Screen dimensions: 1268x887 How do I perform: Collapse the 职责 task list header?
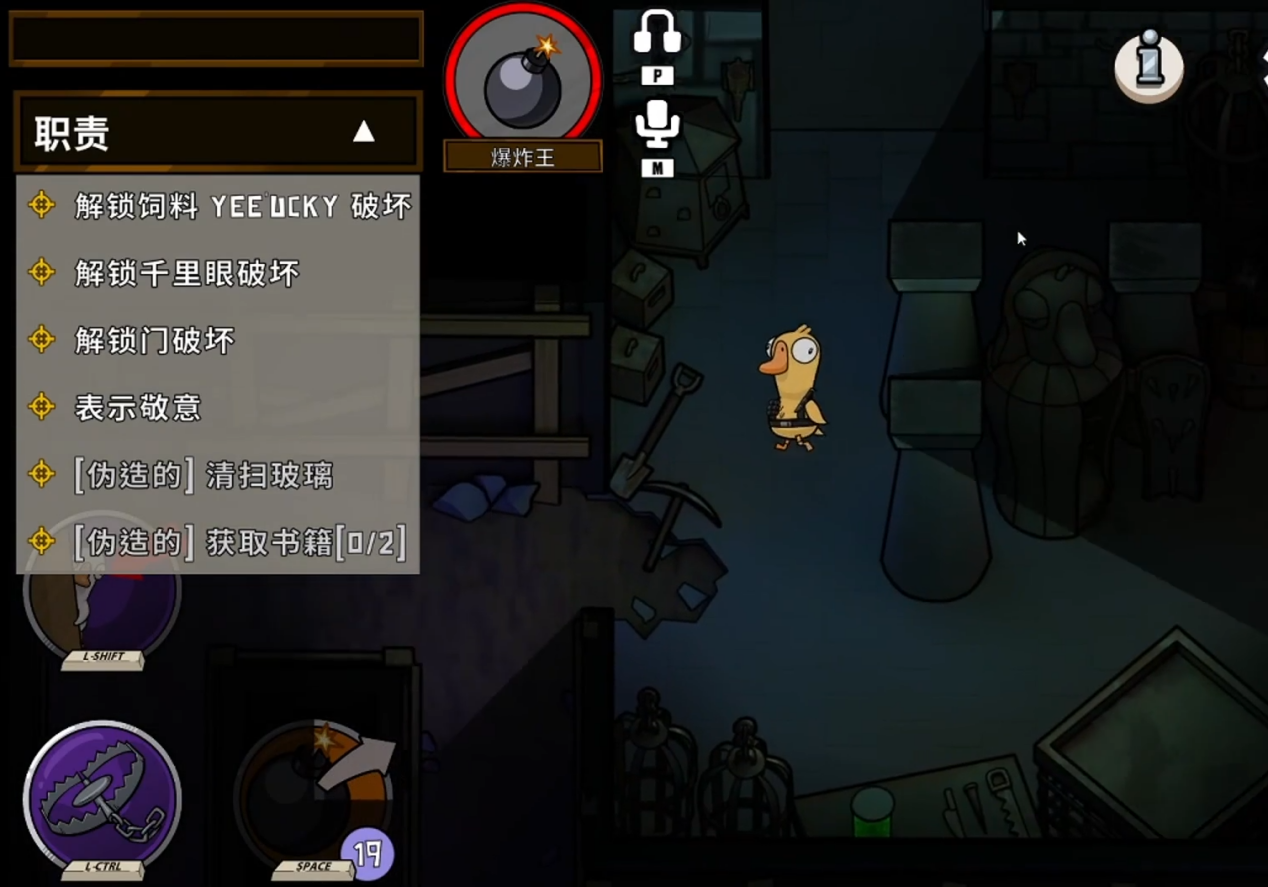coord(363,131)
